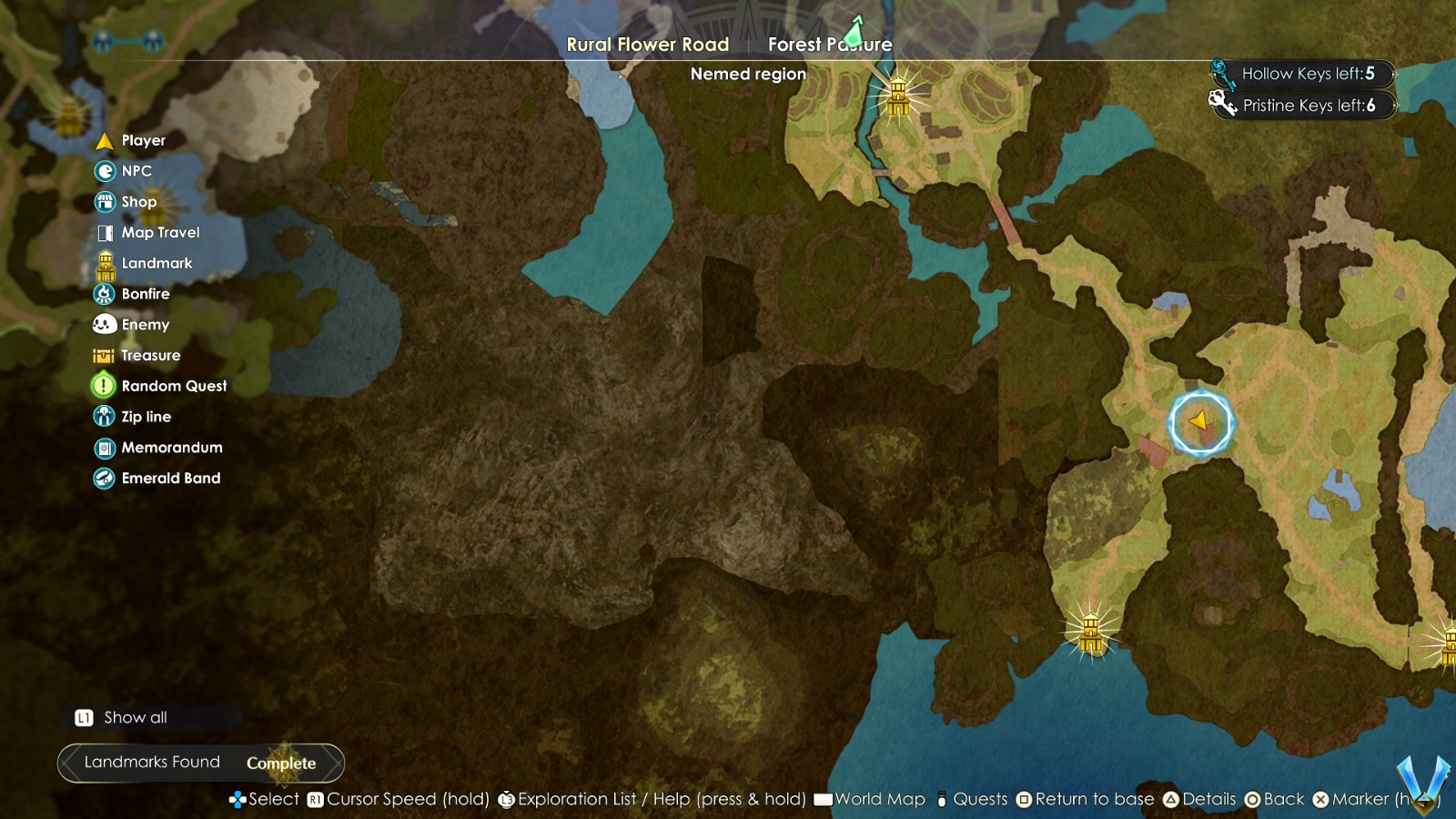
Task: Click the Zip line legend icon
Action: point(105,416)
